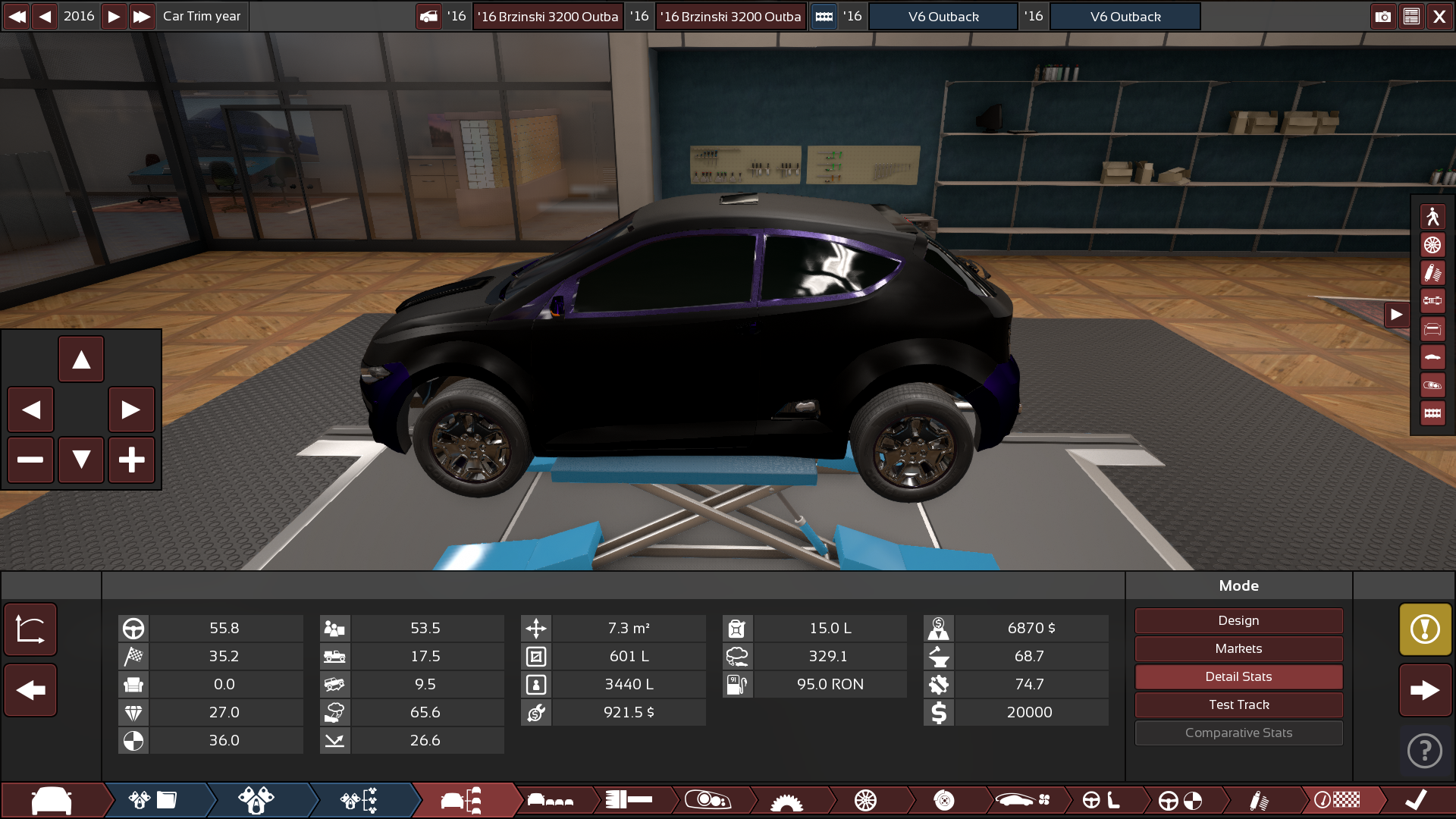Select the pedestrian scale view icon
The width and height of the screenshot is (1456, 819).
[x=1432, y=217]
